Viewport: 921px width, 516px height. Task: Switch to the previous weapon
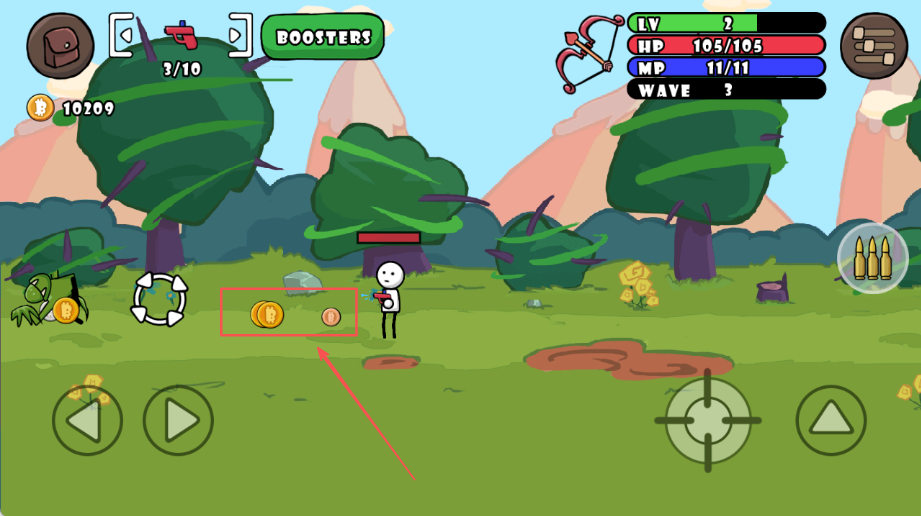pyautogui.click(x=123, y=37)
